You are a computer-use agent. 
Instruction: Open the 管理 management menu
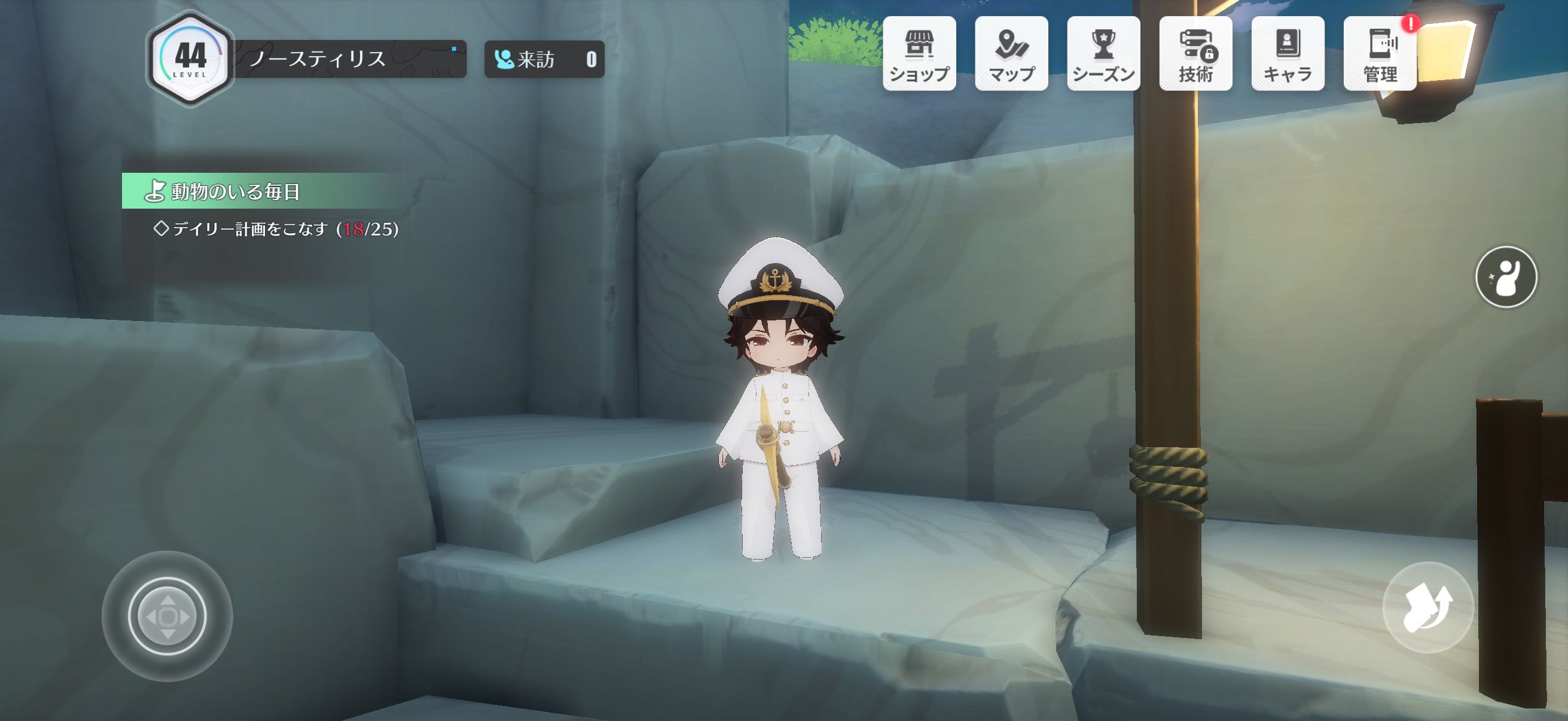pyautogui.click(x=1379, y=54)
